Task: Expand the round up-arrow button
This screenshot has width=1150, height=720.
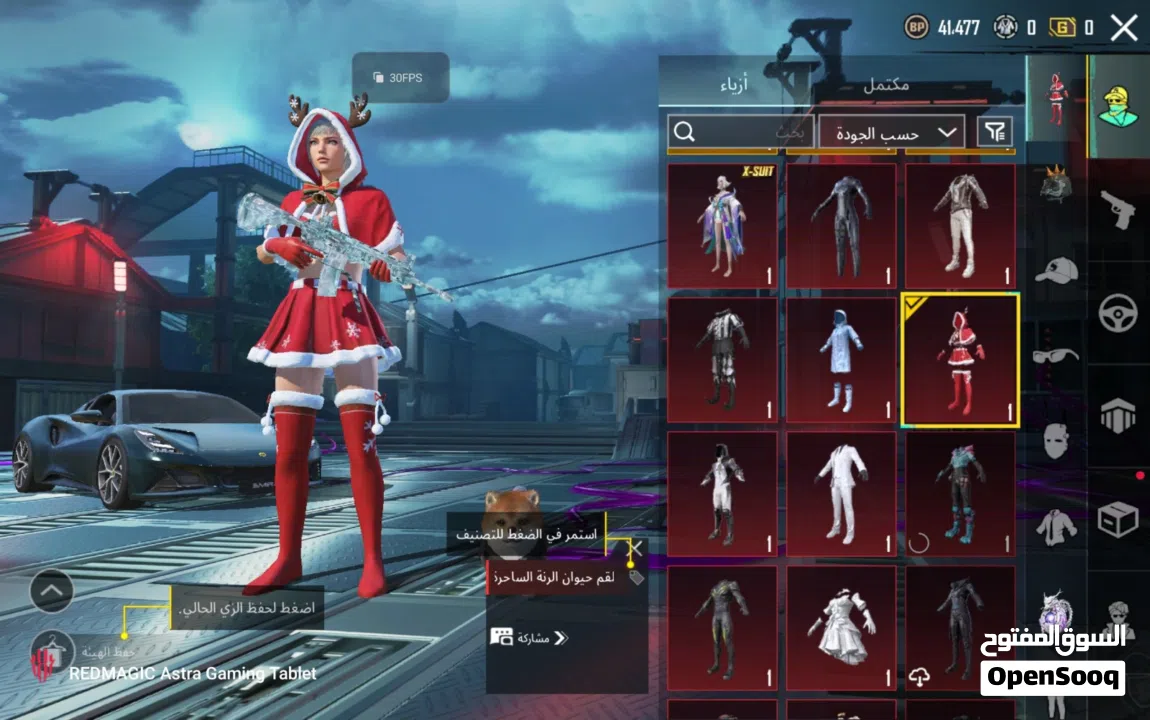Action: click(x=52, y=591)
